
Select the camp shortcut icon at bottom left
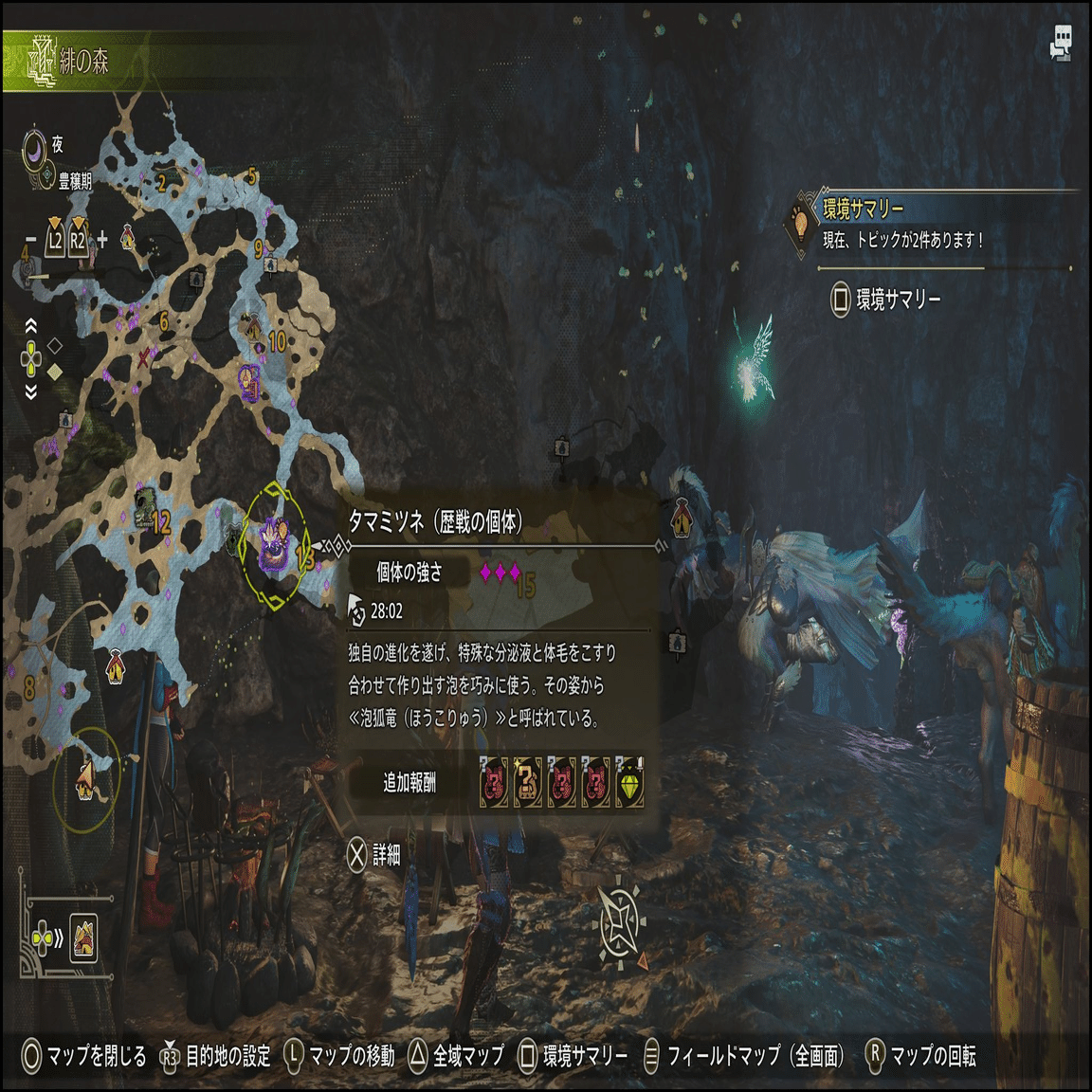point(83,938)
